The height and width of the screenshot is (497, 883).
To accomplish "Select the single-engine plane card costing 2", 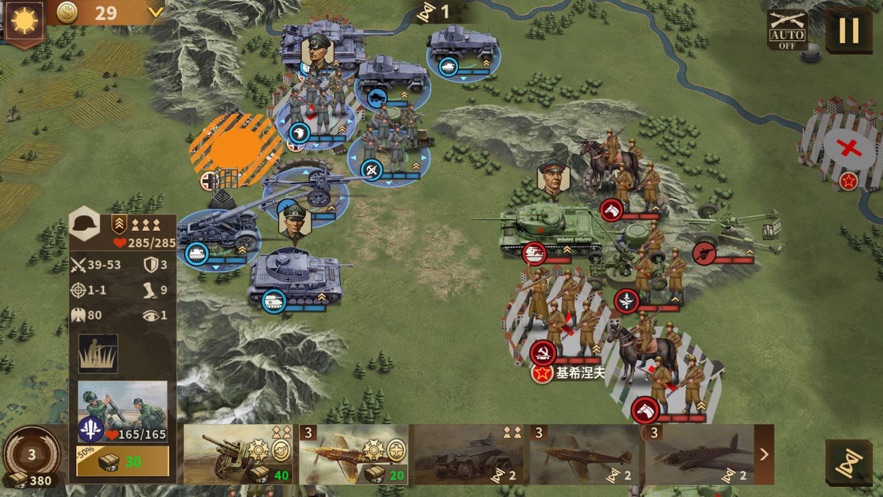I will [583, 454].
